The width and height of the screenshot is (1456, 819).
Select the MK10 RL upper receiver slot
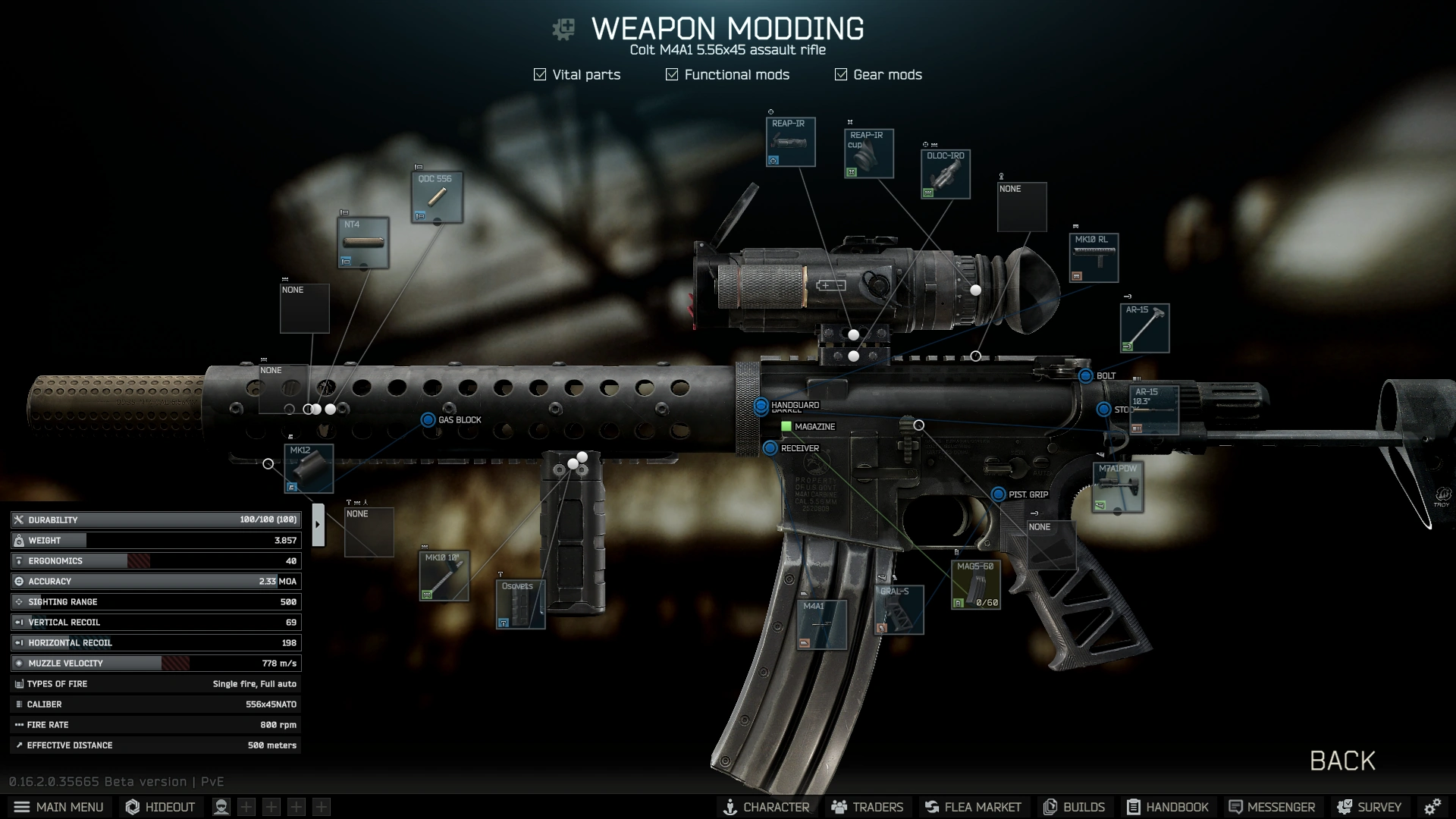pos(1093,258)
